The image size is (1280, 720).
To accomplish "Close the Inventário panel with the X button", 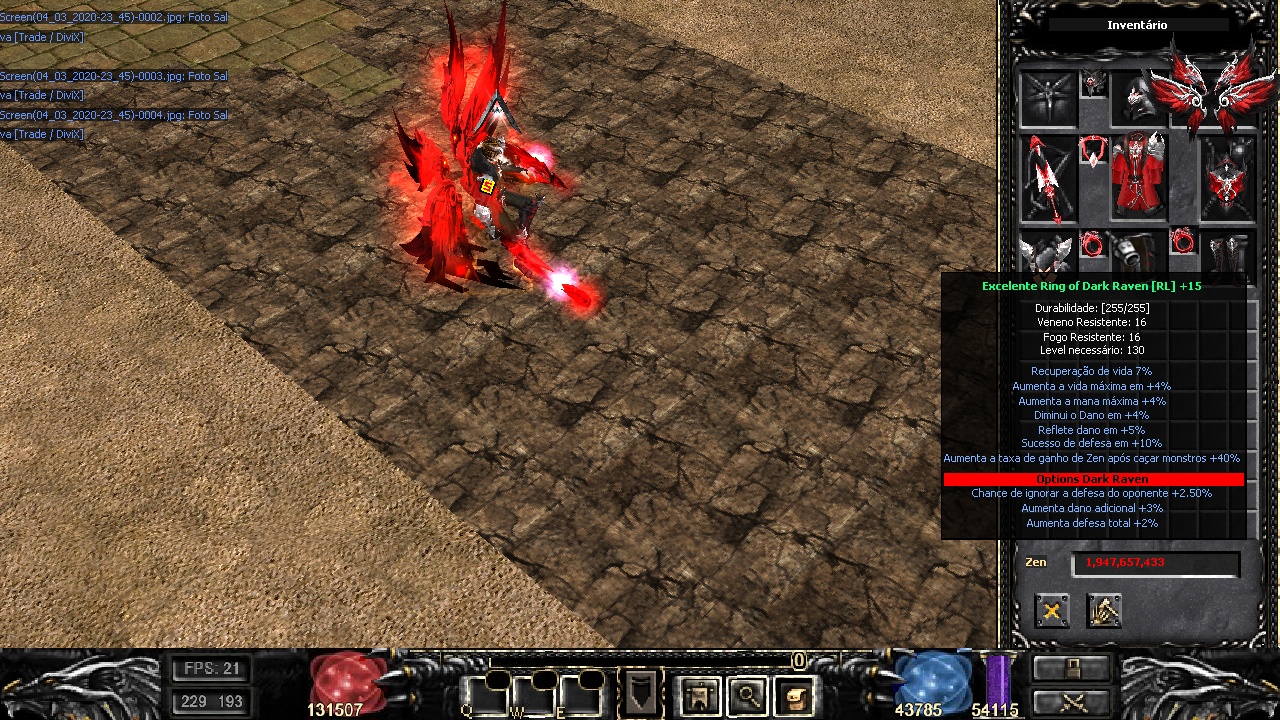I will click(x=1052, y=611).
